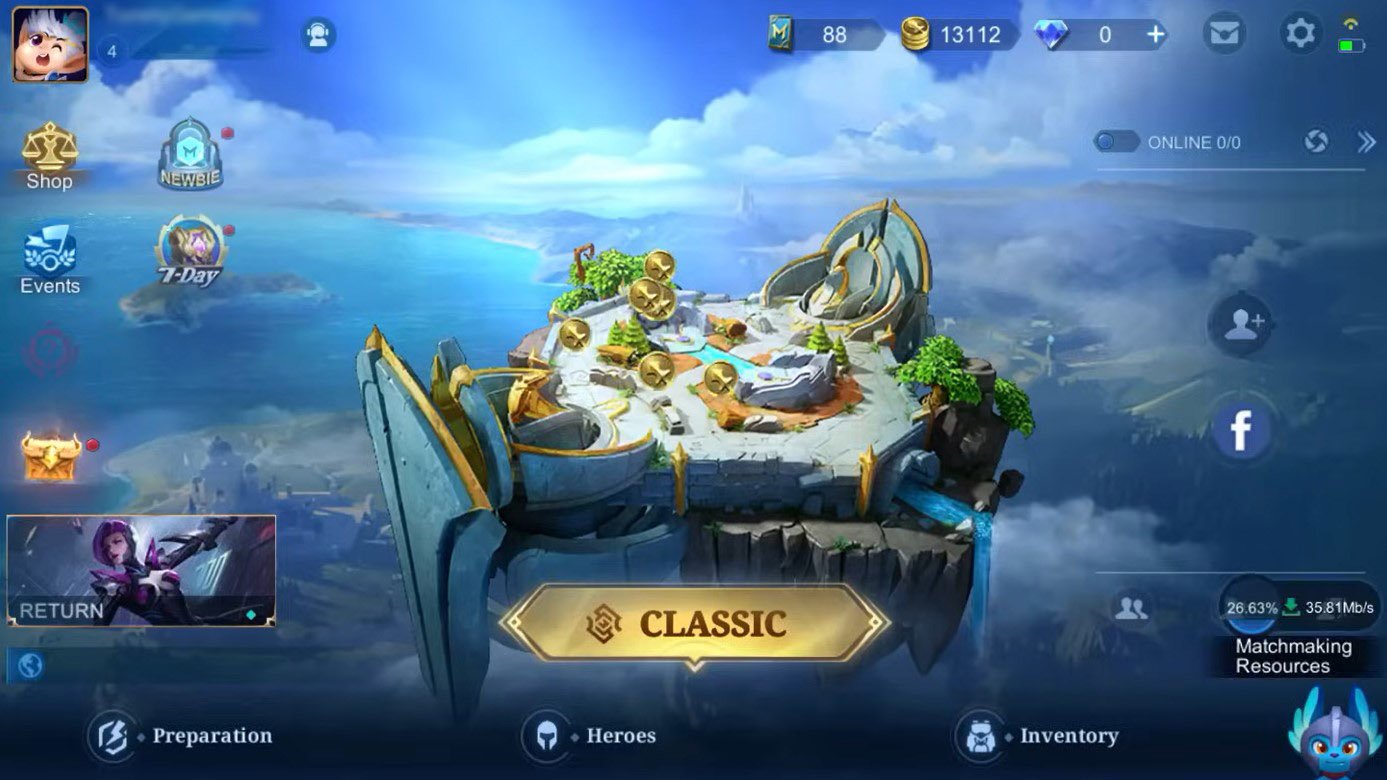
Task: Open the mailbox
Action: coord(1223,35)
